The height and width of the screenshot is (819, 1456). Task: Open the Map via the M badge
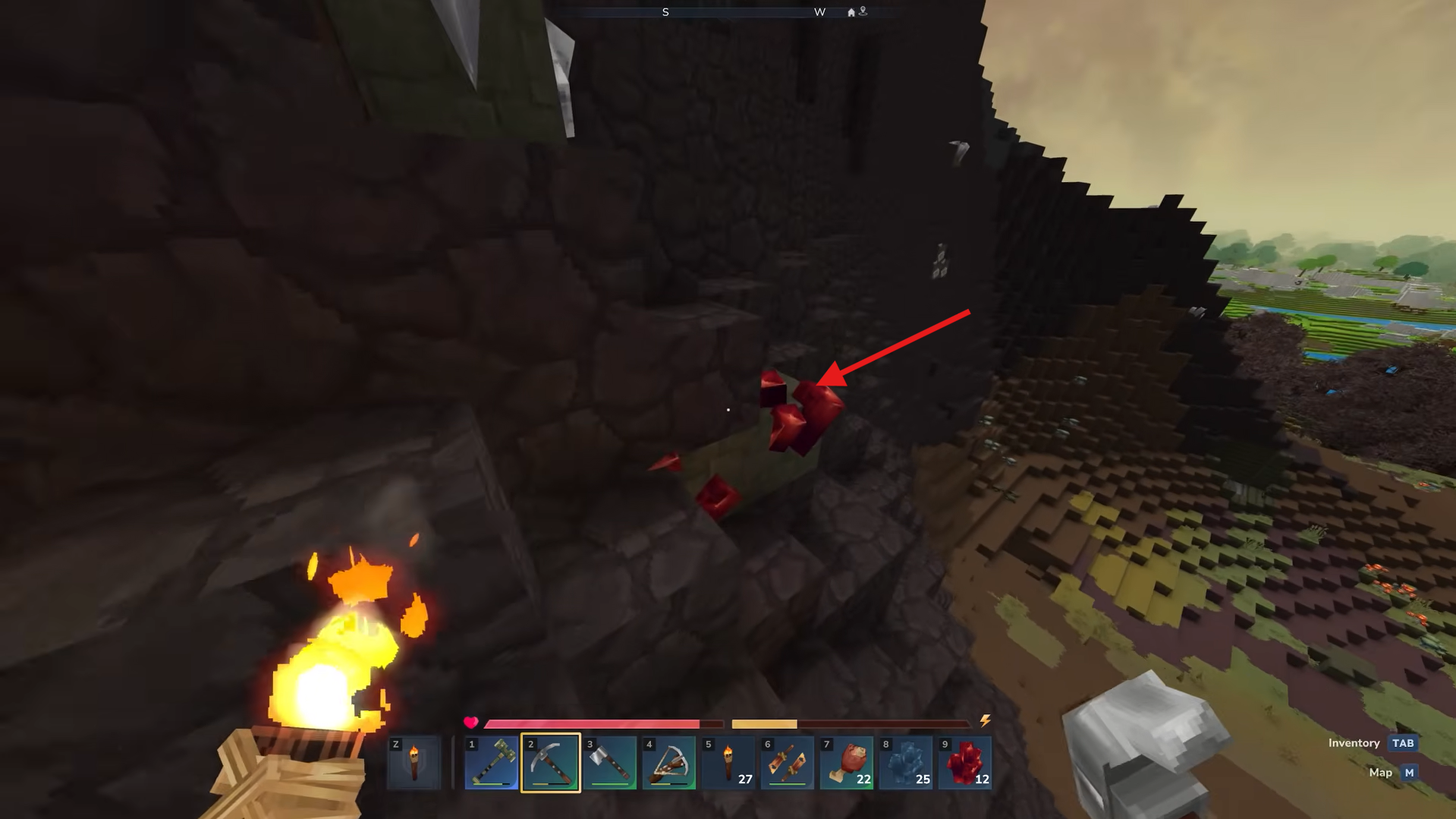pyautogui.click(x=1408, y=772)
